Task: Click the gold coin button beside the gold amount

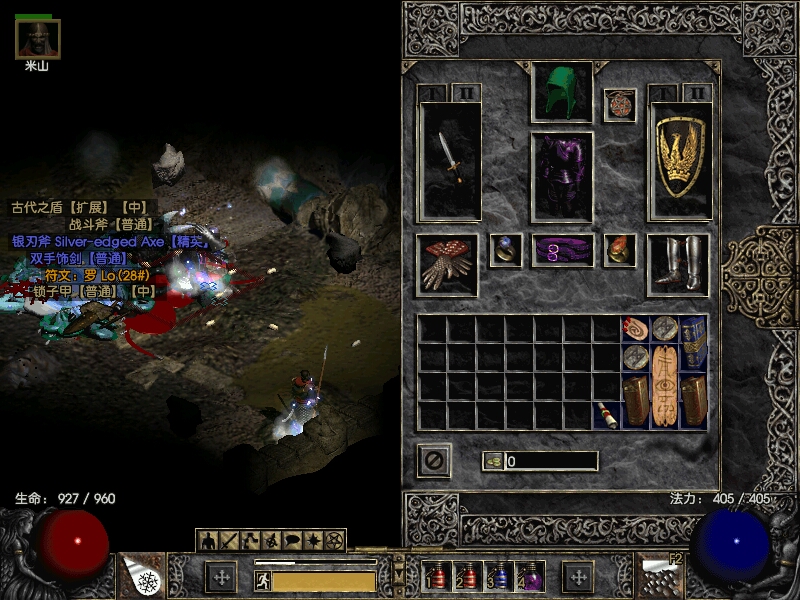Action: click(492, 461)
